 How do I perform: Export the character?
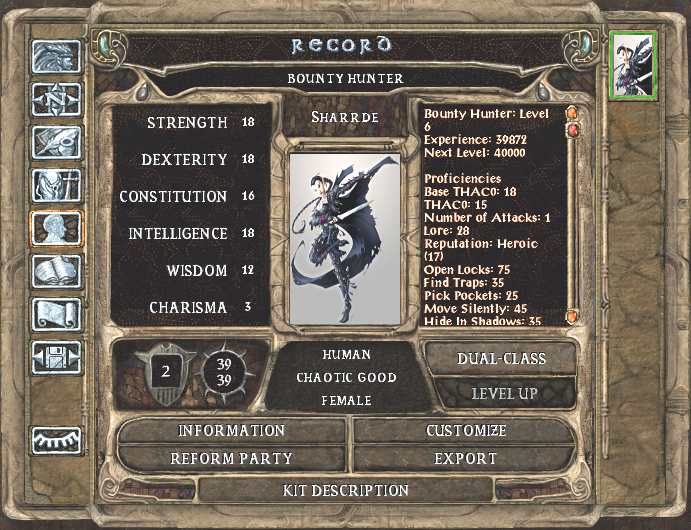[x=465, y=459]
